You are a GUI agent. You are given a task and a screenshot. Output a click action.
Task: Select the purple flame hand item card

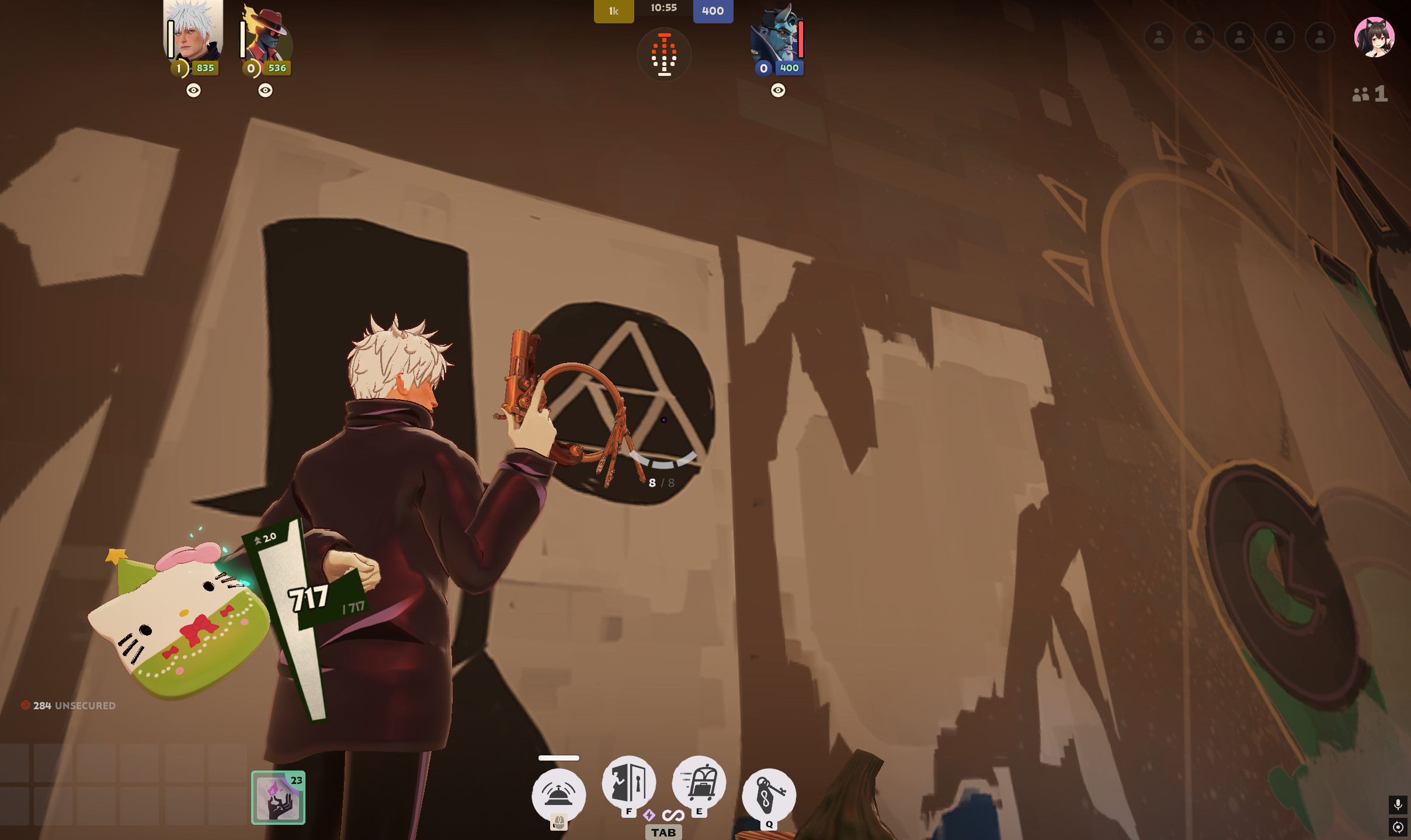(x=278, y=797)
